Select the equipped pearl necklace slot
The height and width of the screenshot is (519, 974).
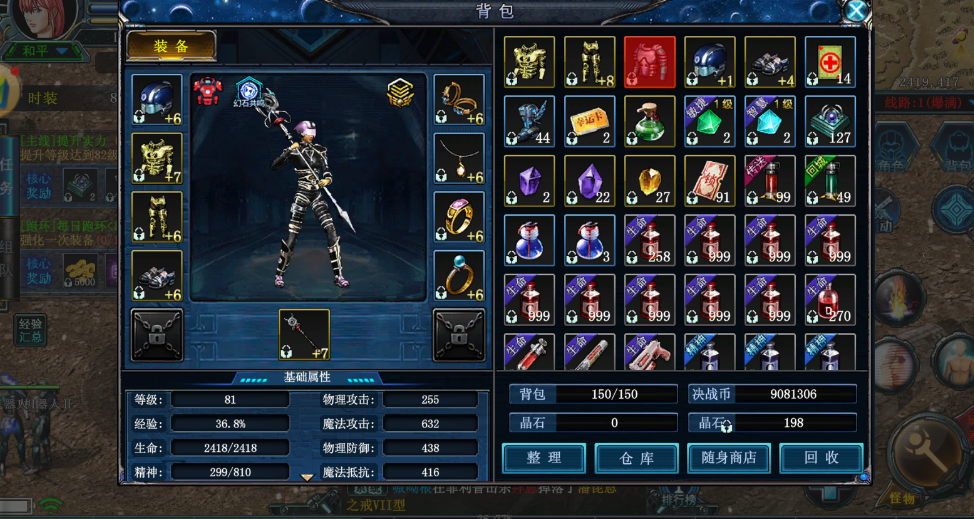459,158
